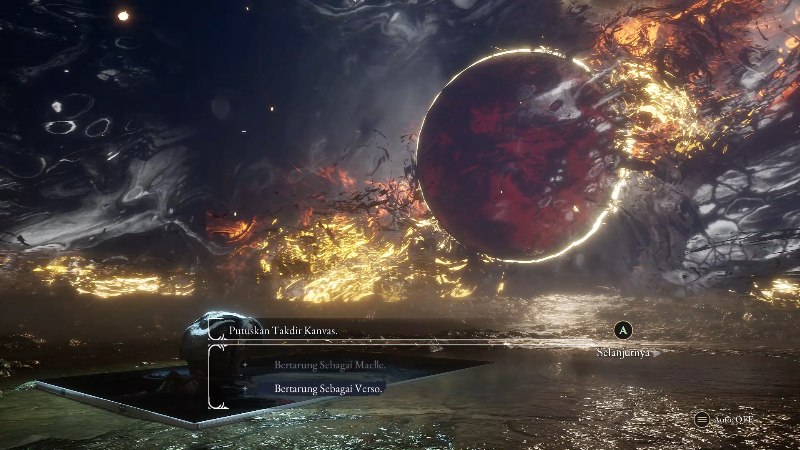Toggle the Auto OFF dialogue setting

tap(723, 420)
